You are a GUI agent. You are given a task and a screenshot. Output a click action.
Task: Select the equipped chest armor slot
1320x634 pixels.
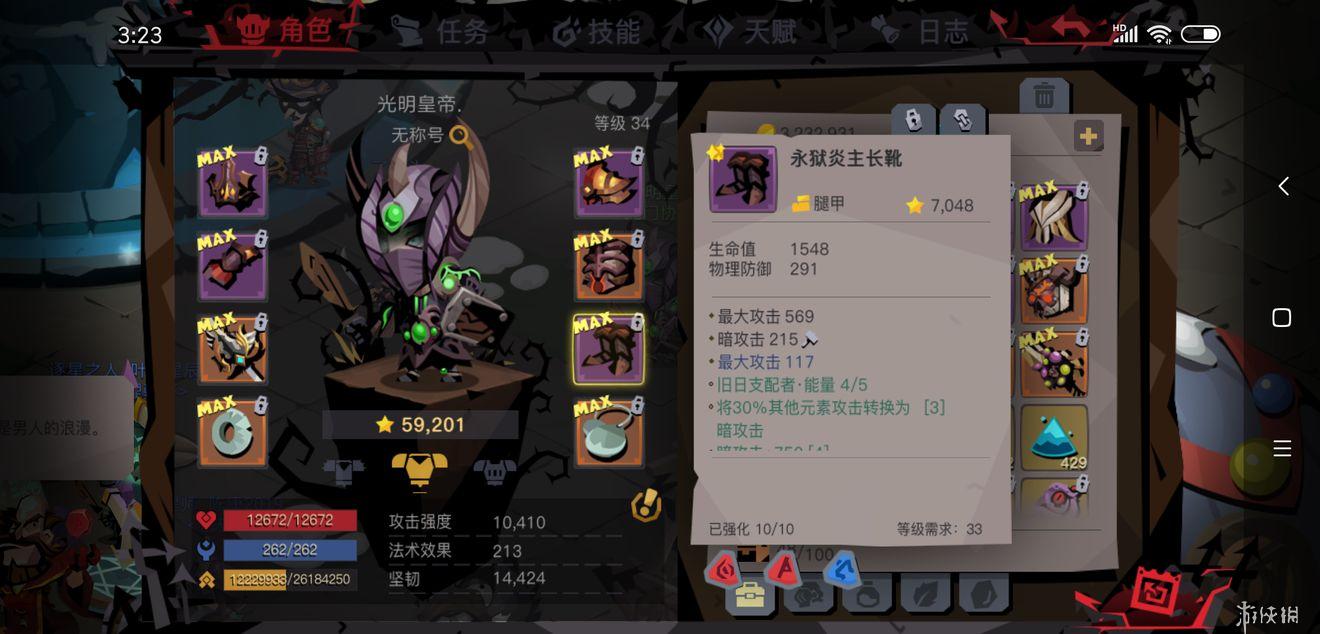[609, 267]
